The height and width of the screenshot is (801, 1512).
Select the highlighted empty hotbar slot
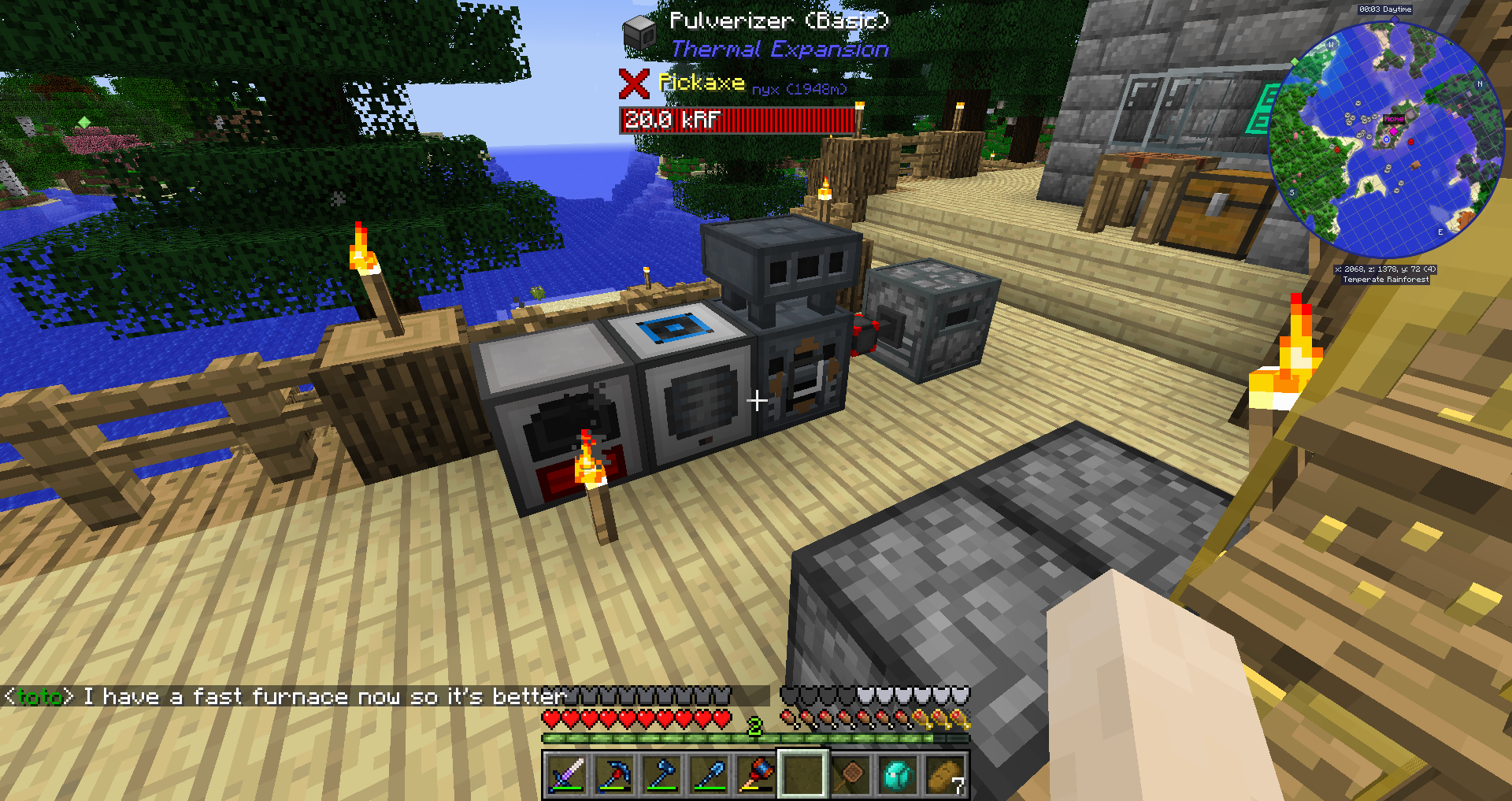802,775
